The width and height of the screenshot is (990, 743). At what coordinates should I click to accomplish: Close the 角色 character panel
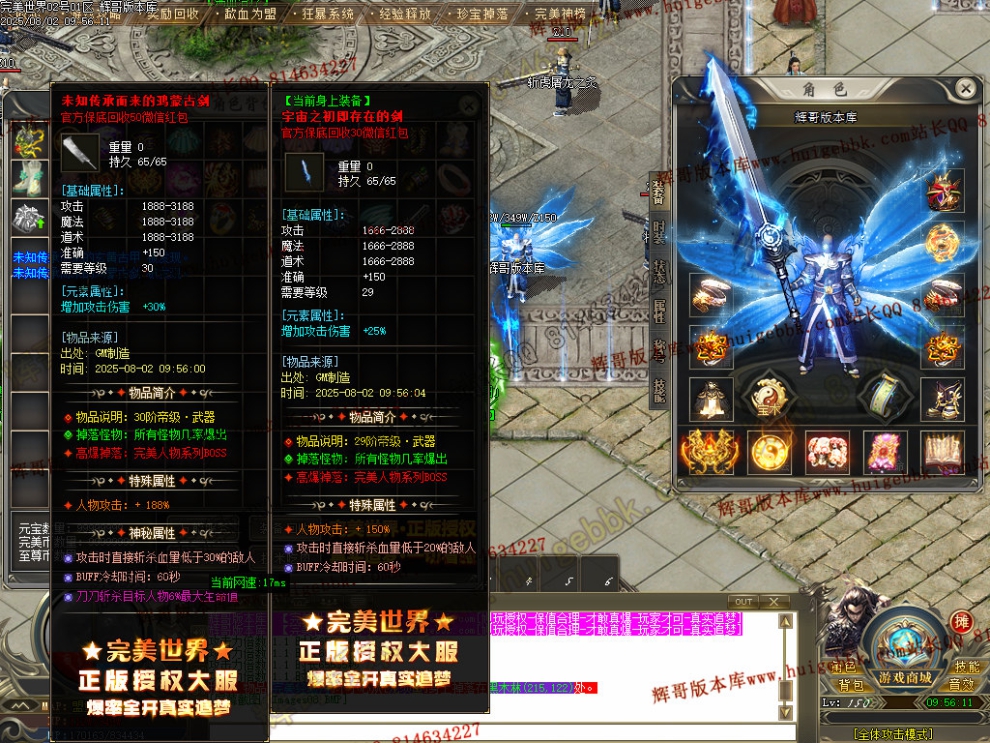click(x=965, y=89)
